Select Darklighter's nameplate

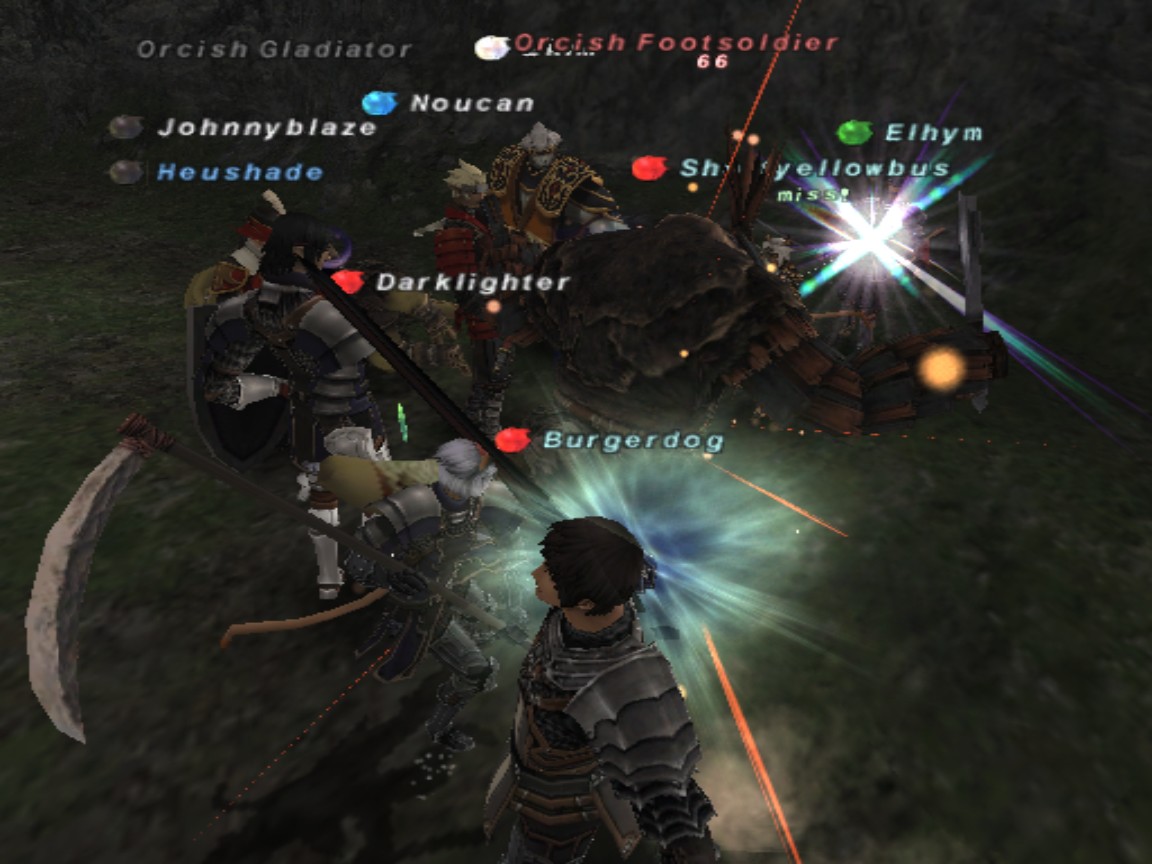click(x=472, y=283)
